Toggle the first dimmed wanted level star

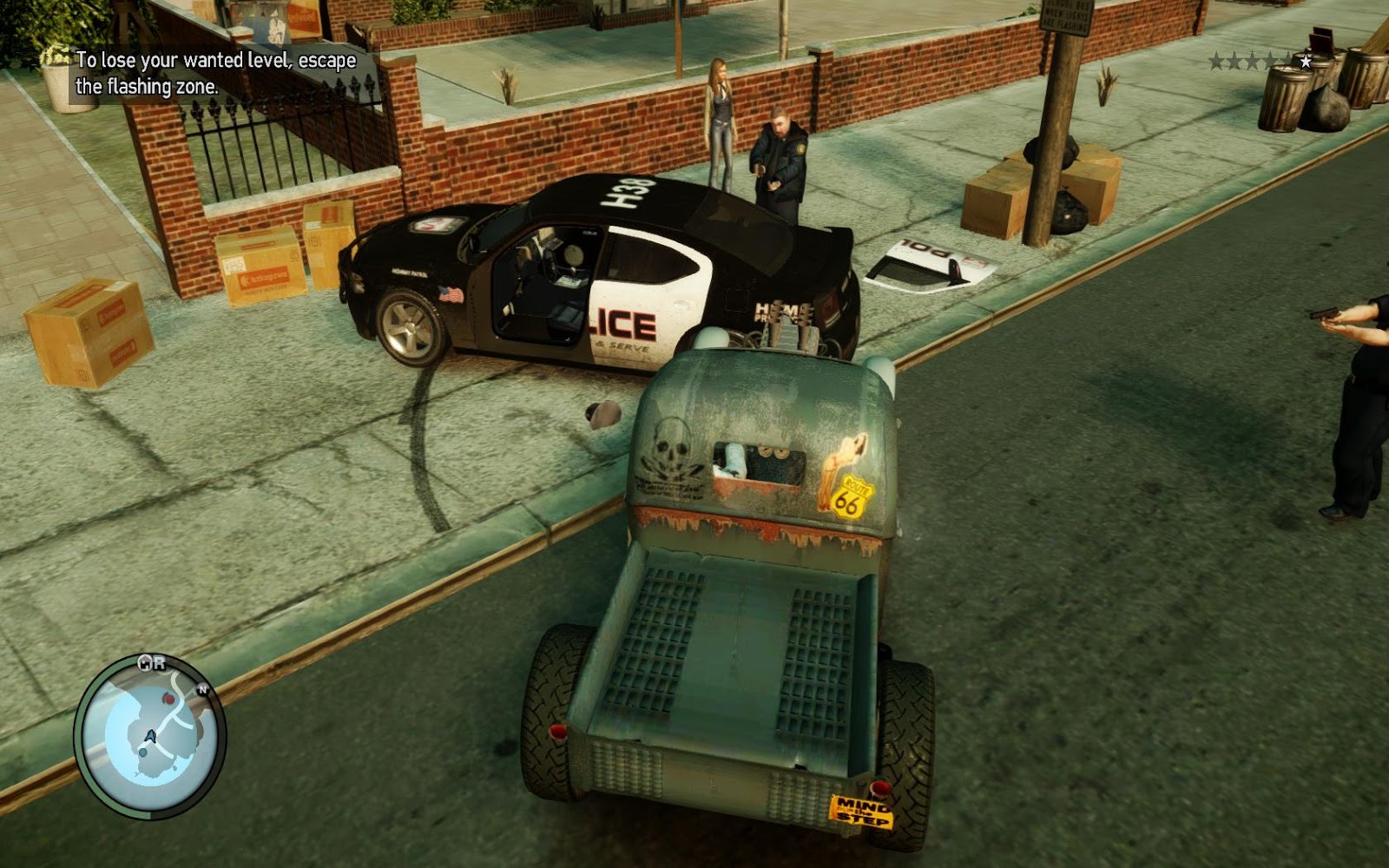(x=1216, y=61)
